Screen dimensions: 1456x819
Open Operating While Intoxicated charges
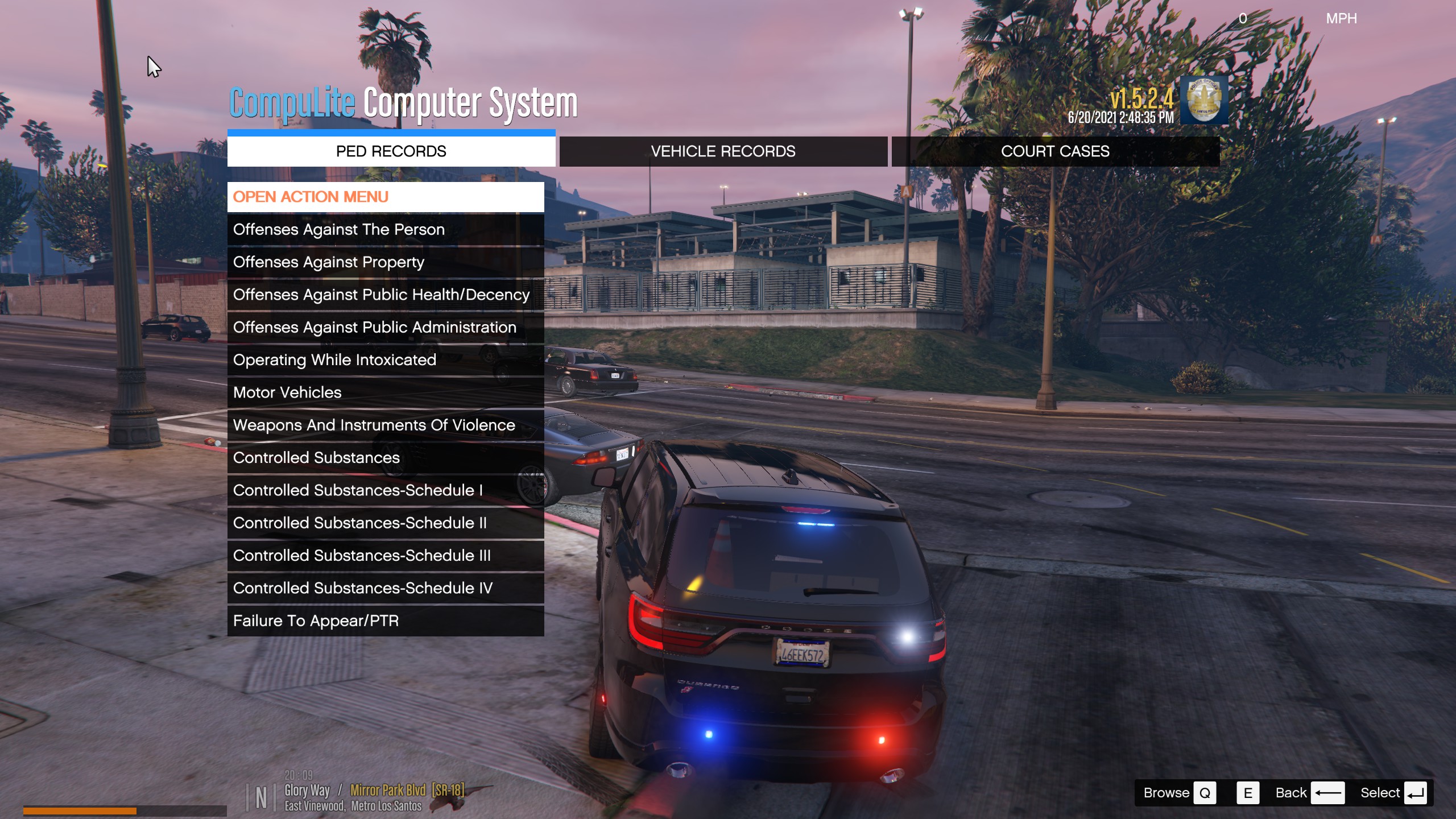[386, 360]
